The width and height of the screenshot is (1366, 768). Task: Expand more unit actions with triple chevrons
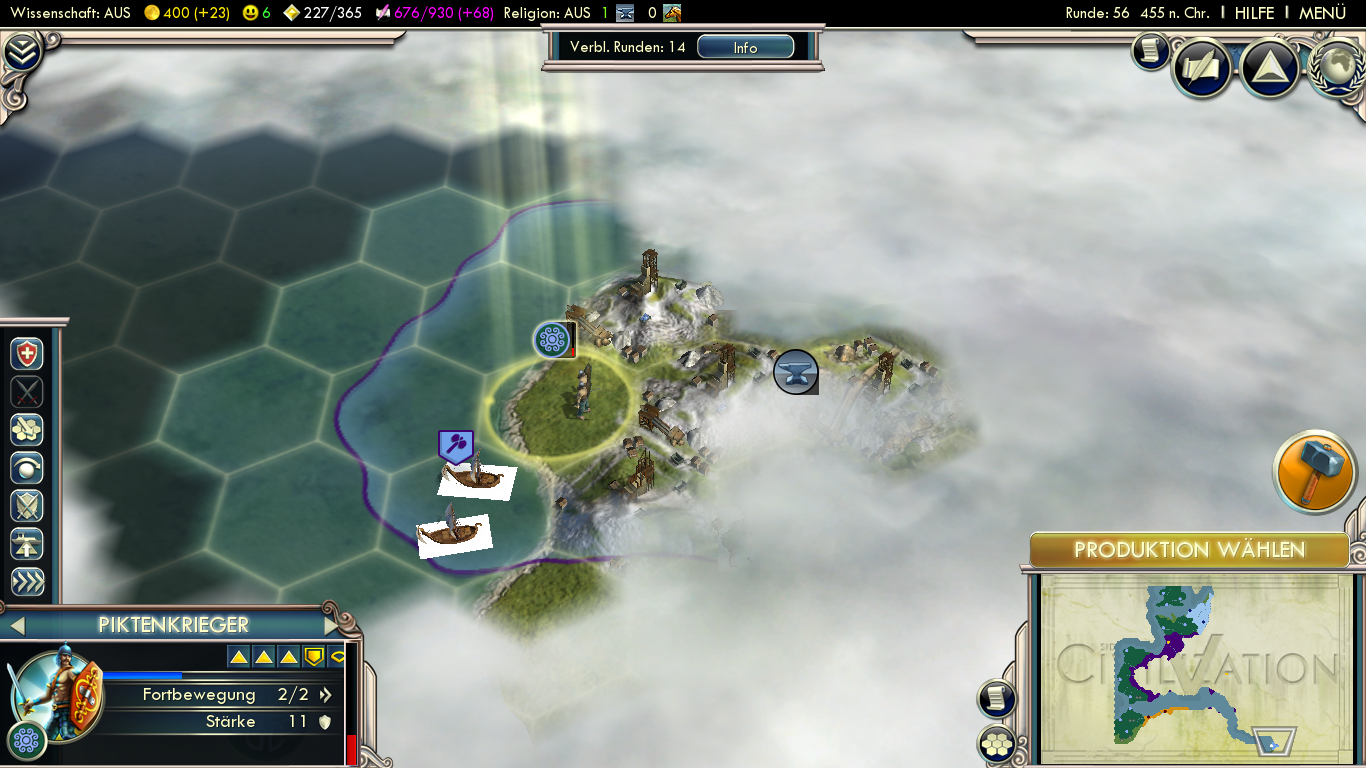click(27, 582)
